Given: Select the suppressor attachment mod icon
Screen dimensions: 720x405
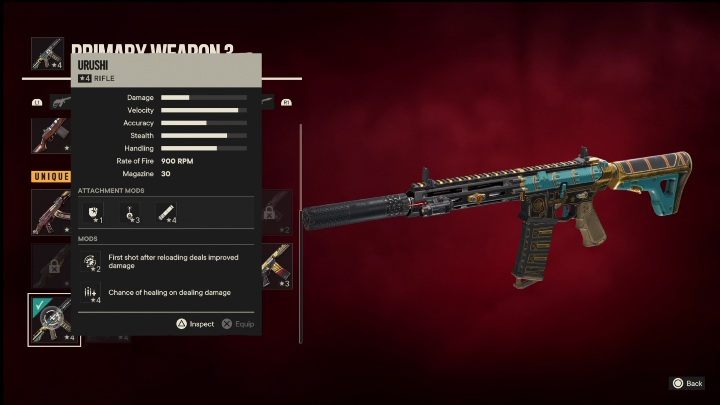Looking at the screenshot, I should (x=166, y=212).
